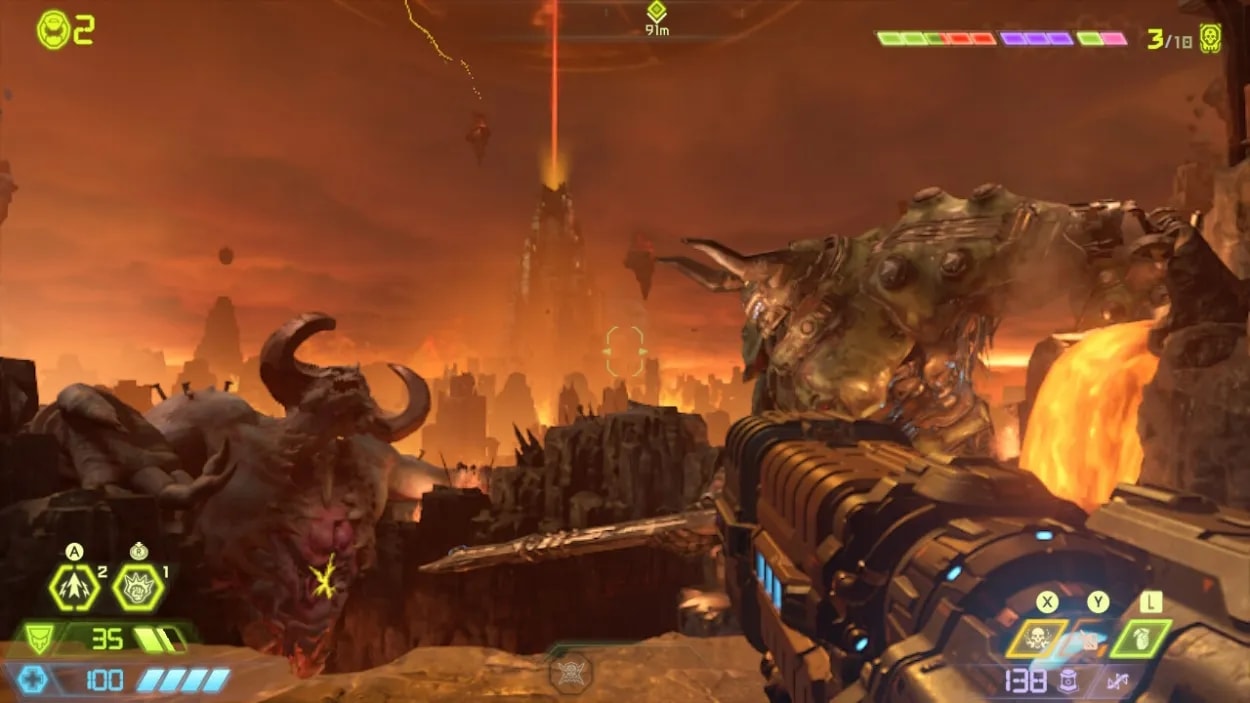Click the extra lives helmet icon
This screenshot has width=1250, height=703.
pyautogui.click(x=52, y=30)
